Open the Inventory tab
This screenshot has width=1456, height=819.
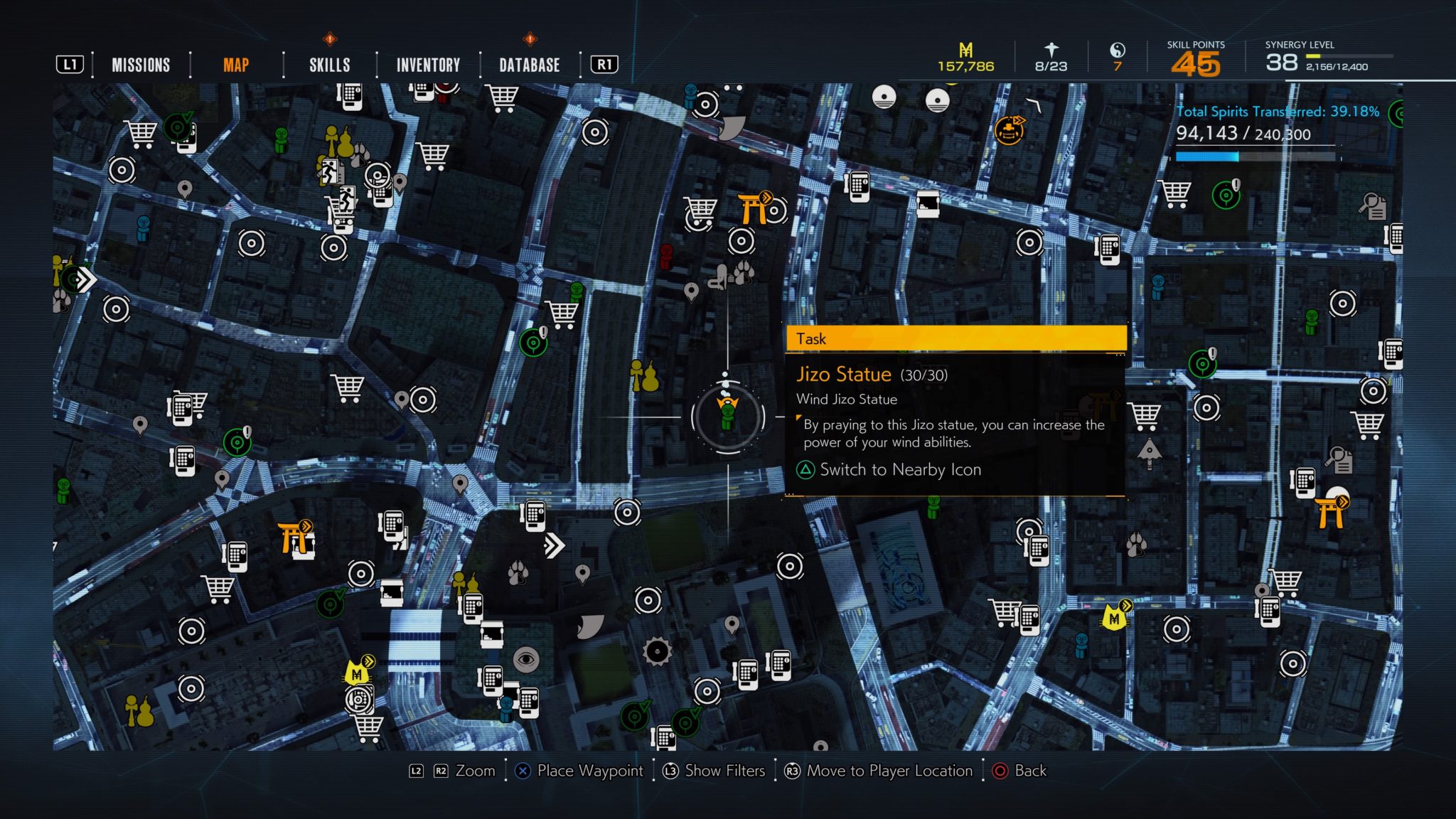click(428, 65)
